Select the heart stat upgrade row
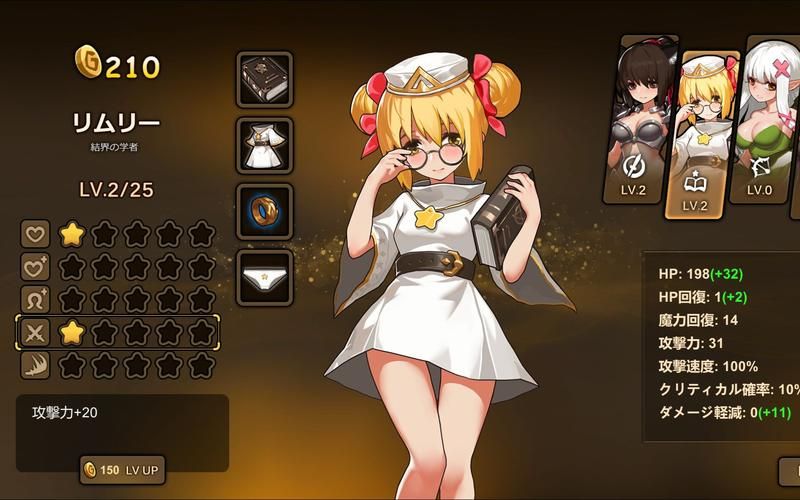Screen dimensions: 800x500 (118, 235)
